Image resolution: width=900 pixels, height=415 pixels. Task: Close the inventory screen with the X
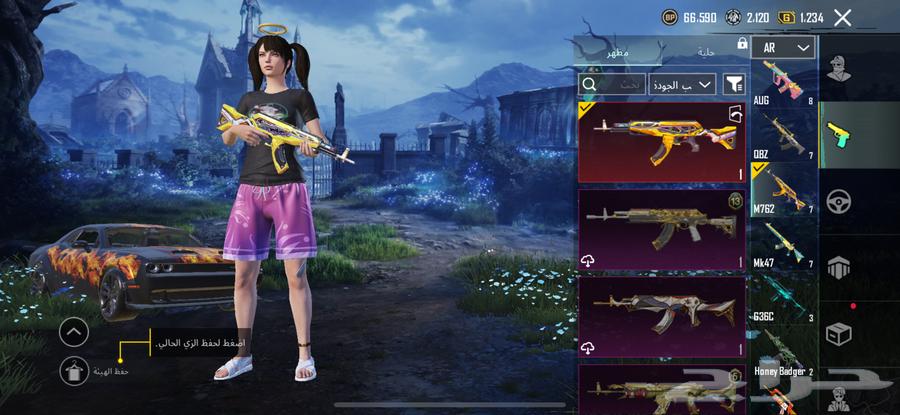pos(843,17)
